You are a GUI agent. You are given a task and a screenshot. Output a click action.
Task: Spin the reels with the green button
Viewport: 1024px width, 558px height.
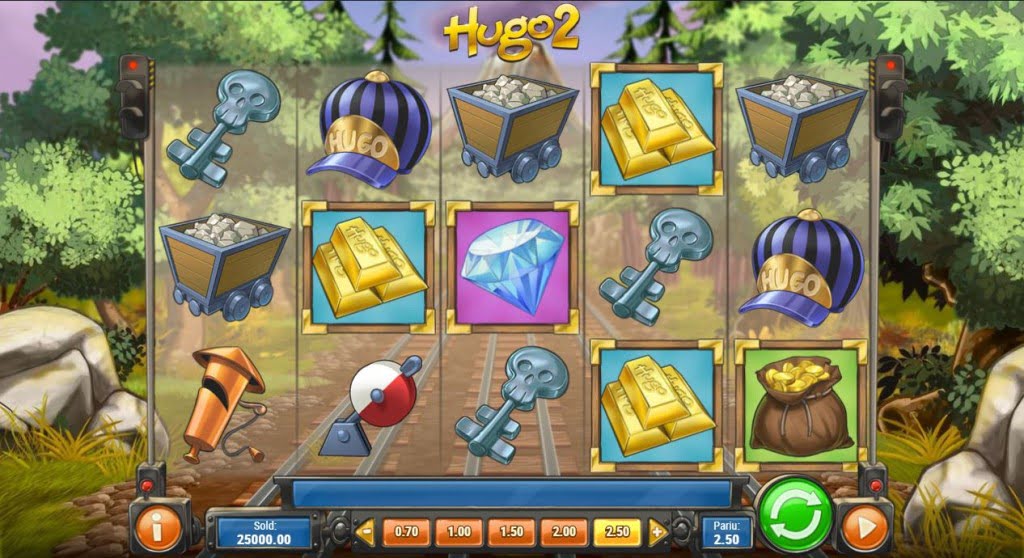click(x=796, y=514)
